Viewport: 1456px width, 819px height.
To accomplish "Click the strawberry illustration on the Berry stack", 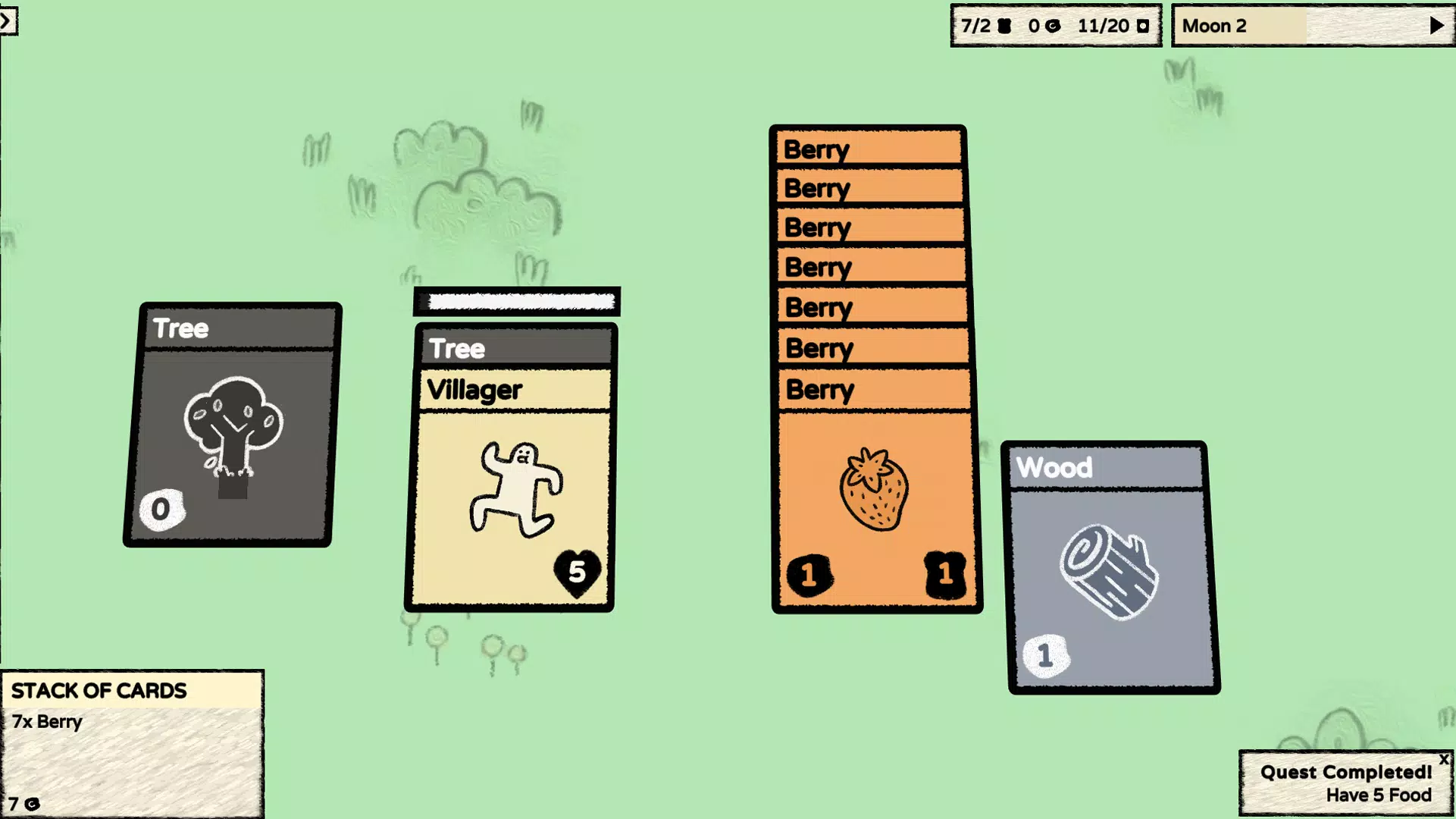I will (x=873, y=489).
